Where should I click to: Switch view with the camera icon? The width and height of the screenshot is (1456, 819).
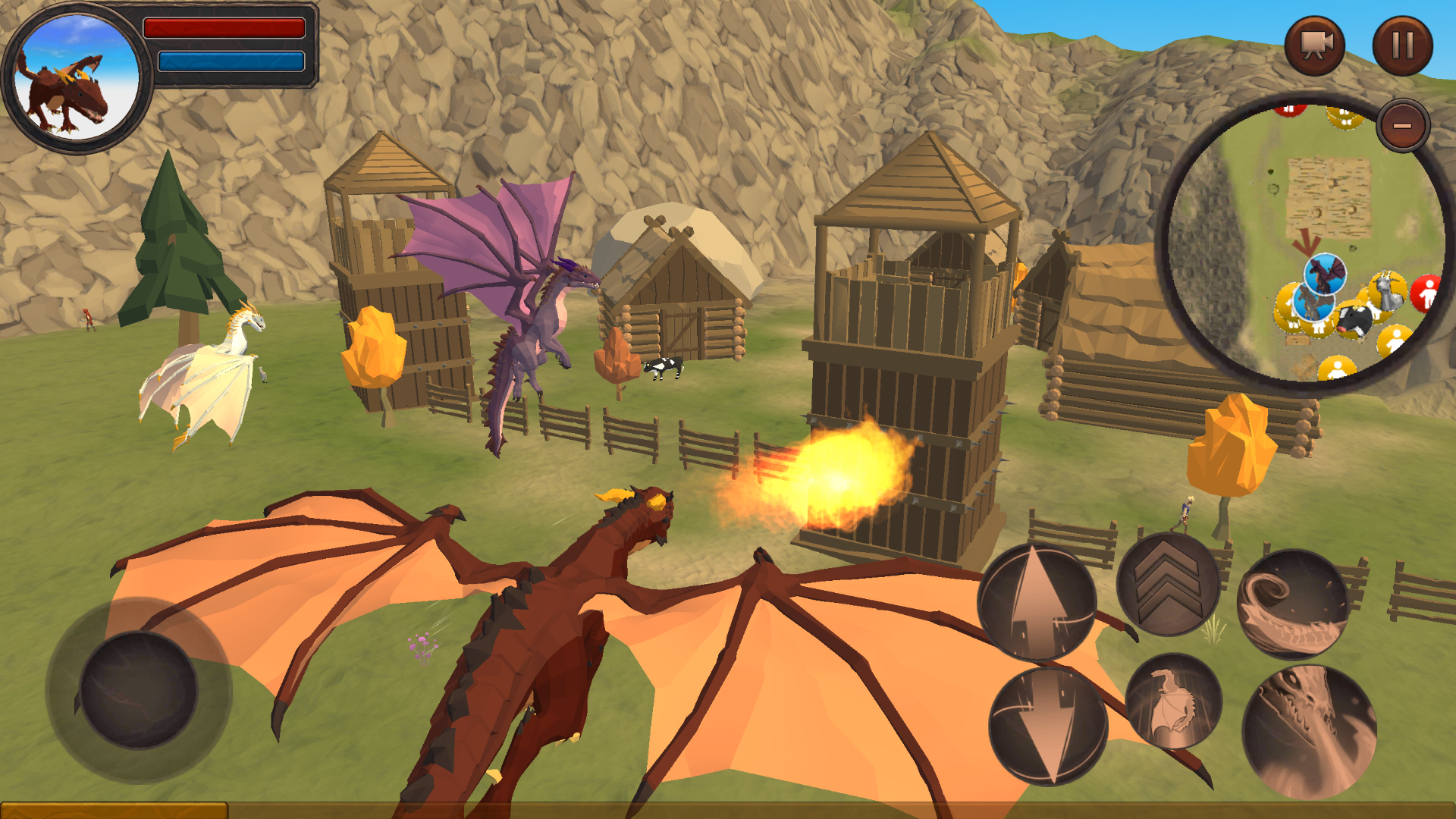[x=1317, y=45]
